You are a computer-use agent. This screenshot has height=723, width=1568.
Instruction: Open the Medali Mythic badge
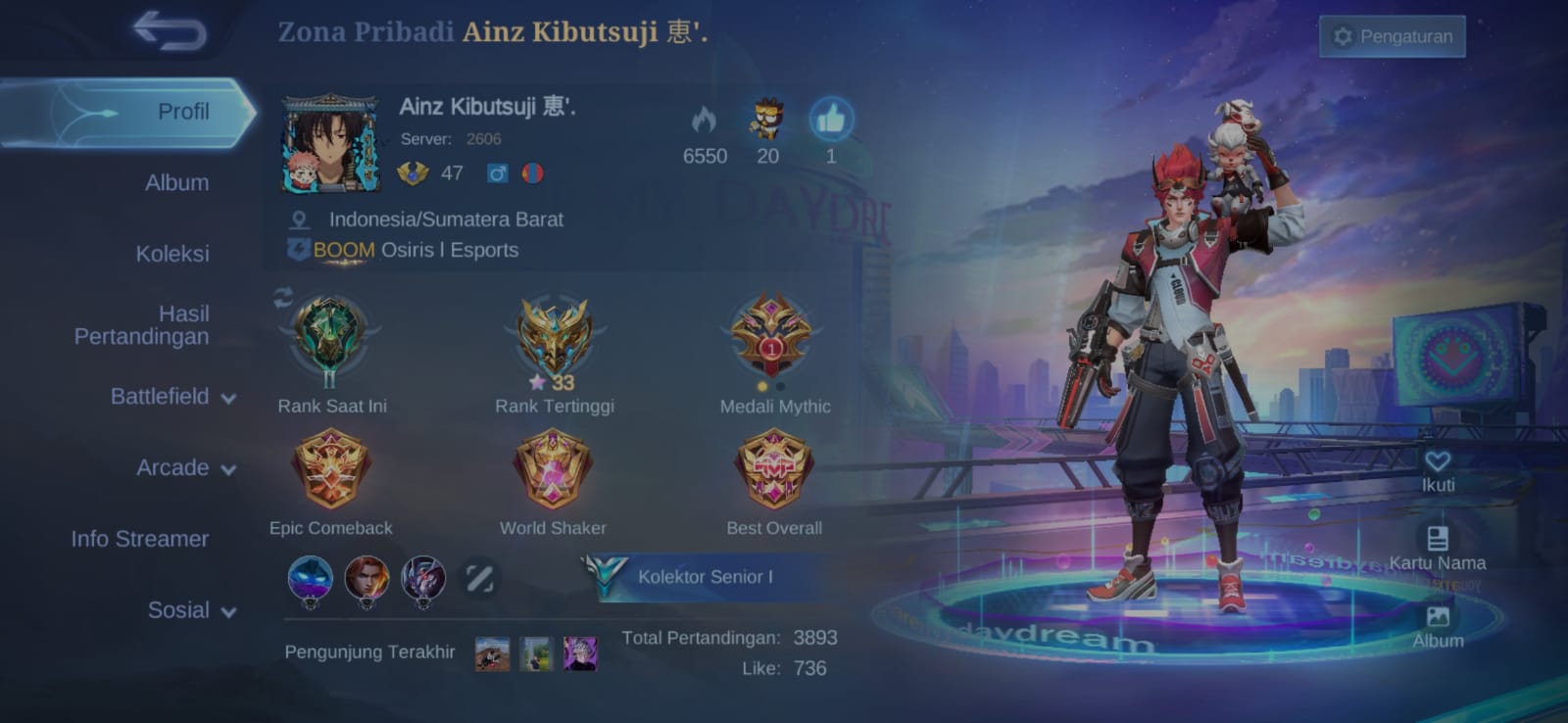(x=772, y=336)
